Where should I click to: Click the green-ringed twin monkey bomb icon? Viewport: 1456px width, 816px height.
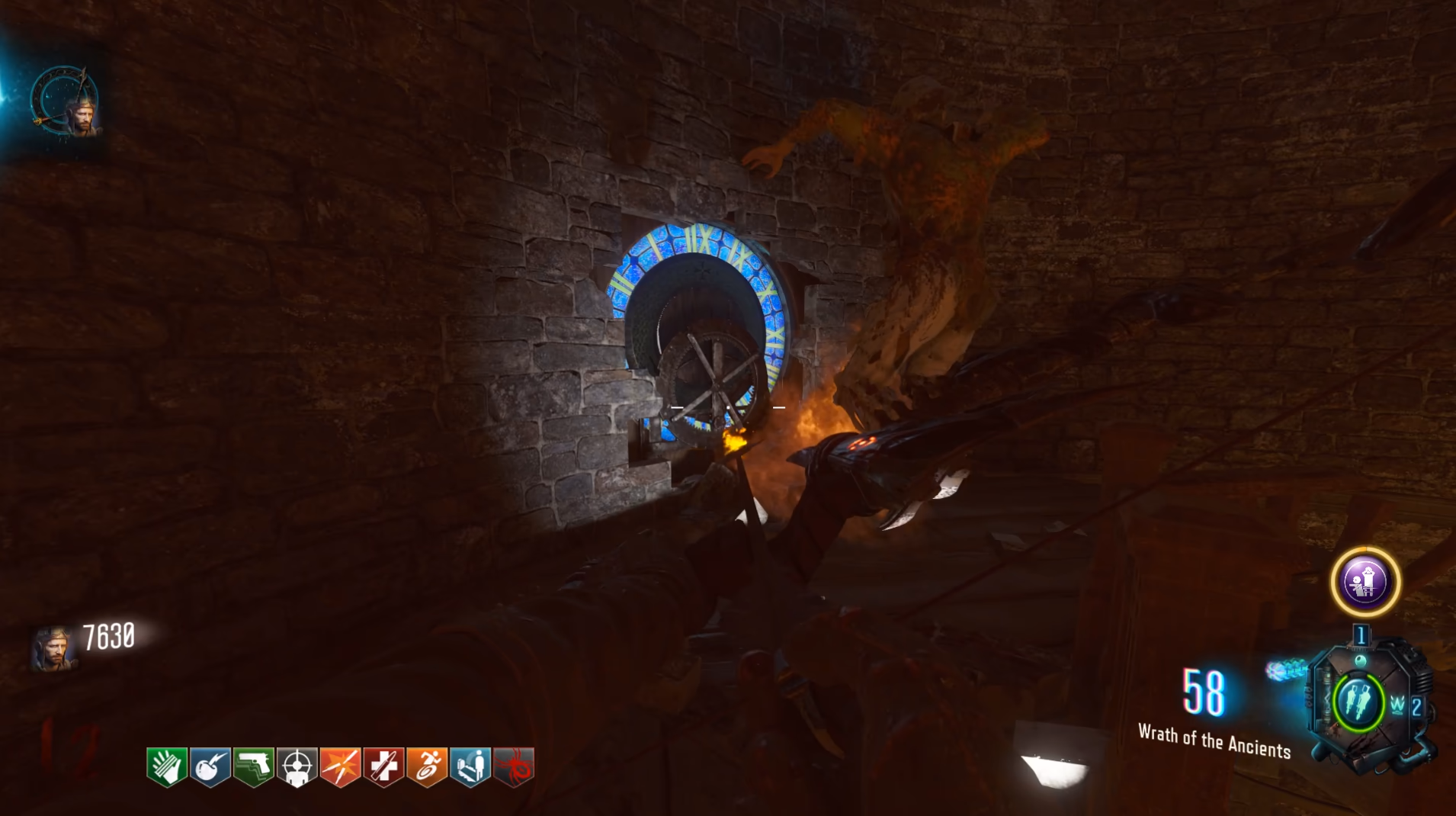tap(1358, 702)
